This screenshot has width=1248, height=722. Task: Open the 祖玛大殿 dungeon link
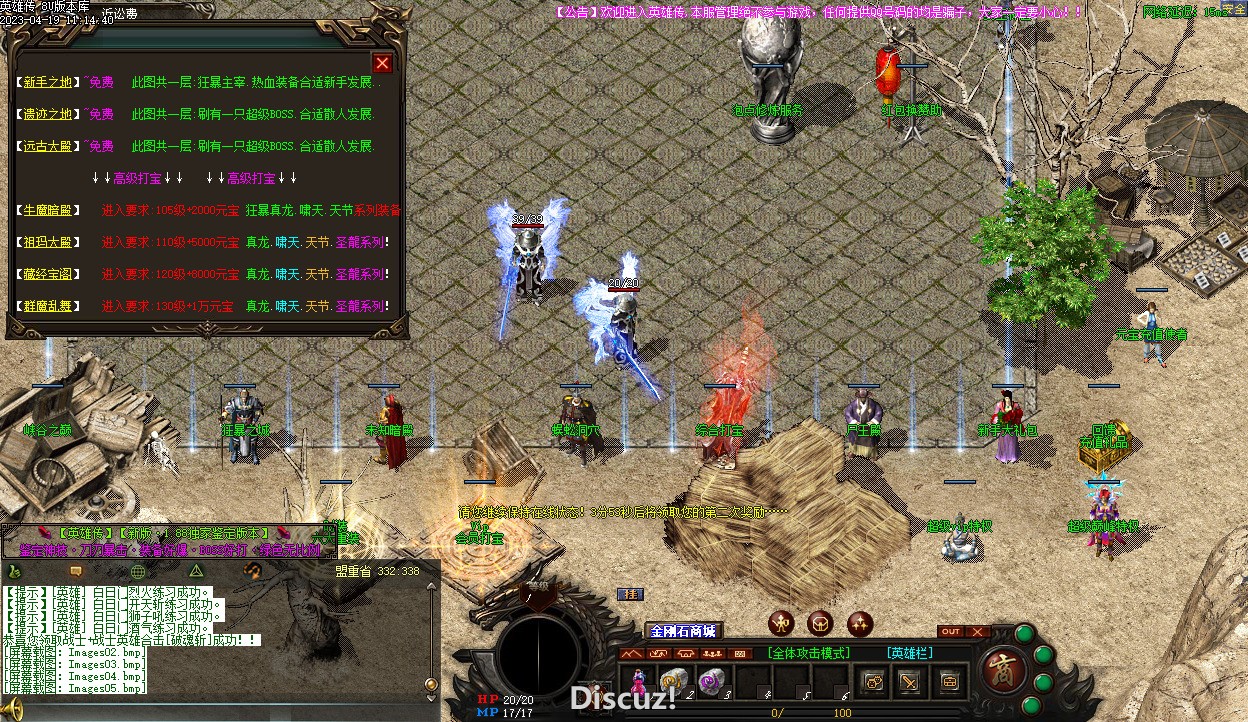point(48,243)
